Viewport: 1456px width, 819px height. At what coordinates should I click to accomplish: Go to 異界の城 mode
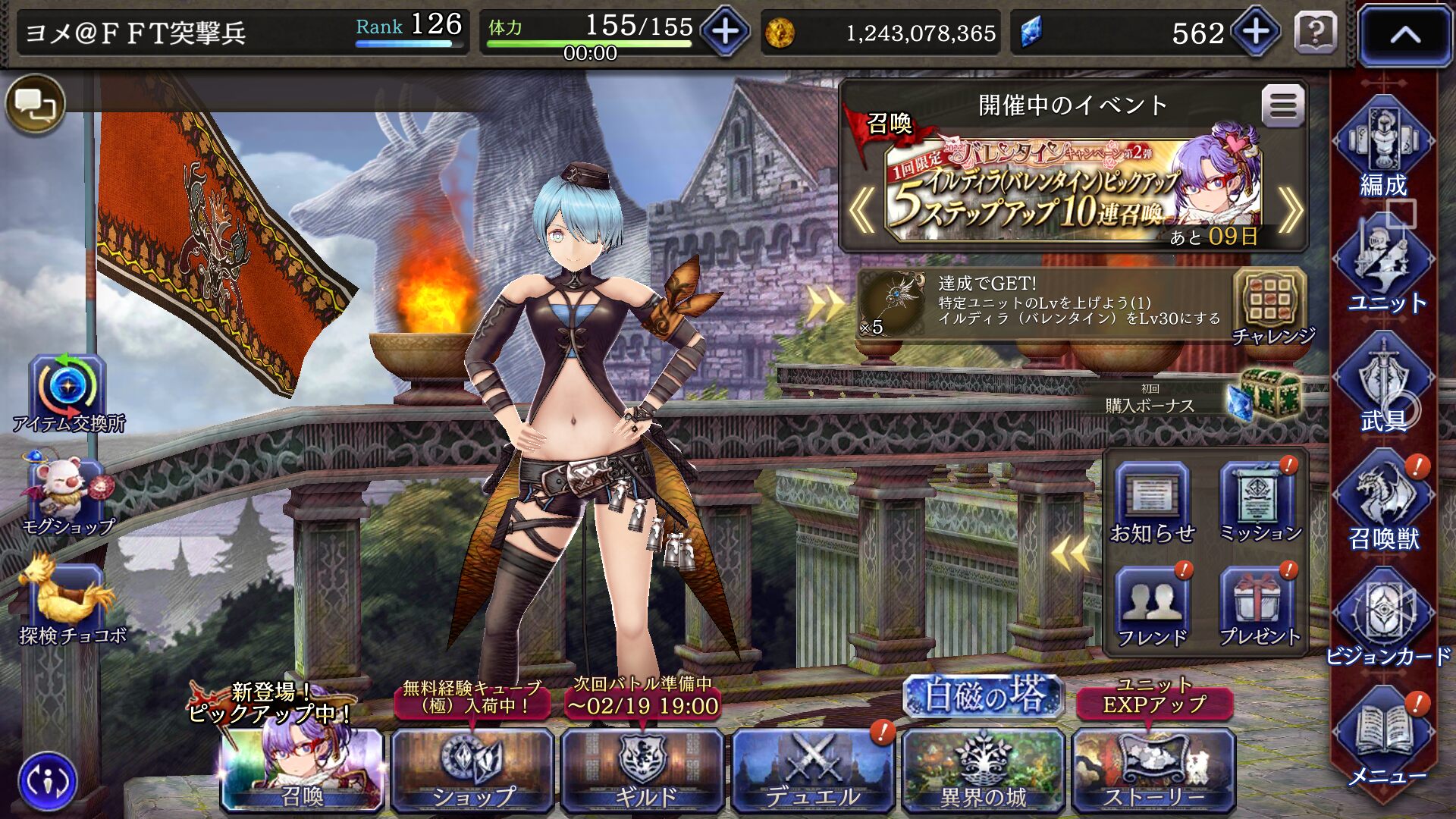pos(983,769)
